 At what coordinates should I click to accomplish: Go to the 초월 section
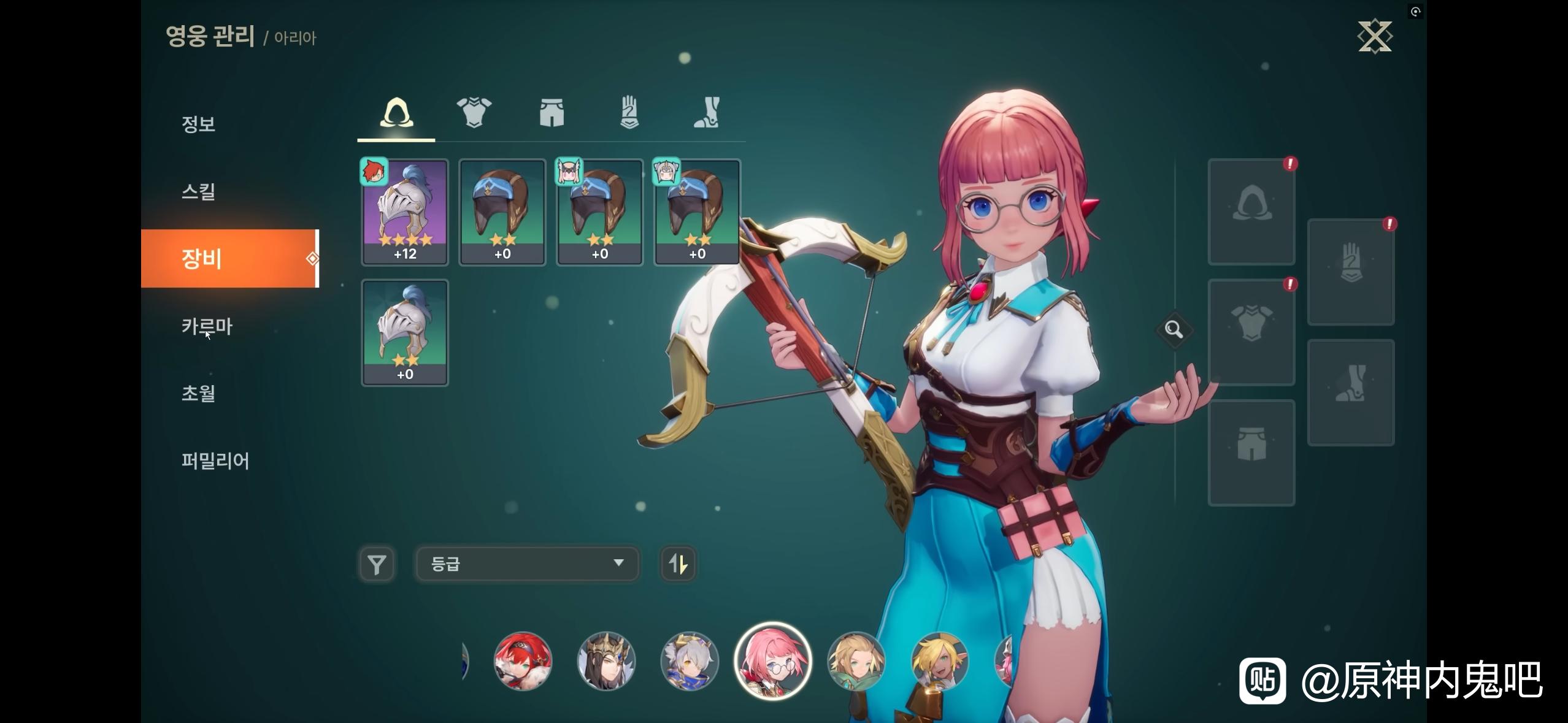[x=198, y=393]
